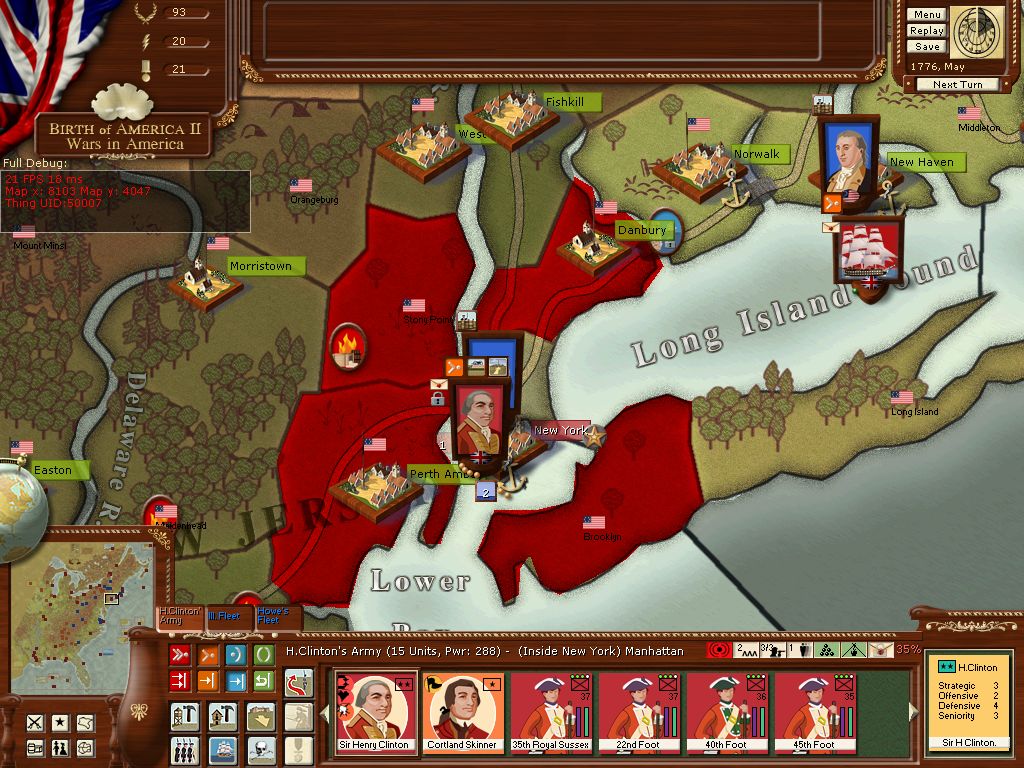The height and width of the screenshot is (768, 1024).
Task: Select the H.Clinton Army tab
Action: pyautogui.click(x=179, y=617)
